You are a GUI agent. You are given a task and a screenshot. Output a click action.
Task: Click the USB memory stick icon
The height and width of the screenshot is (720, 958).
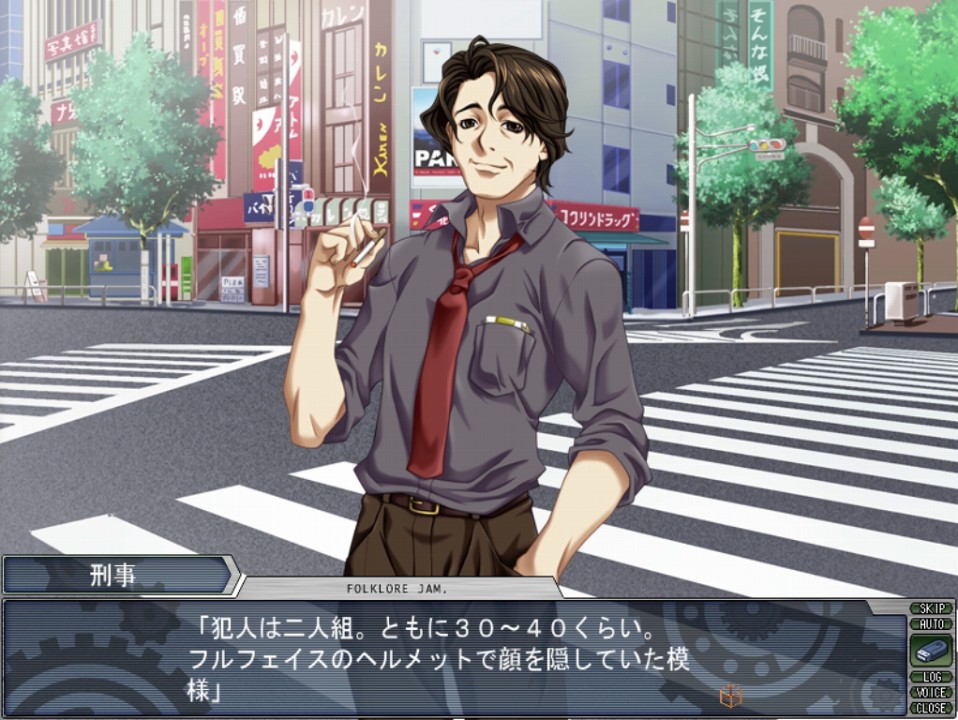(x=930, y=650)
